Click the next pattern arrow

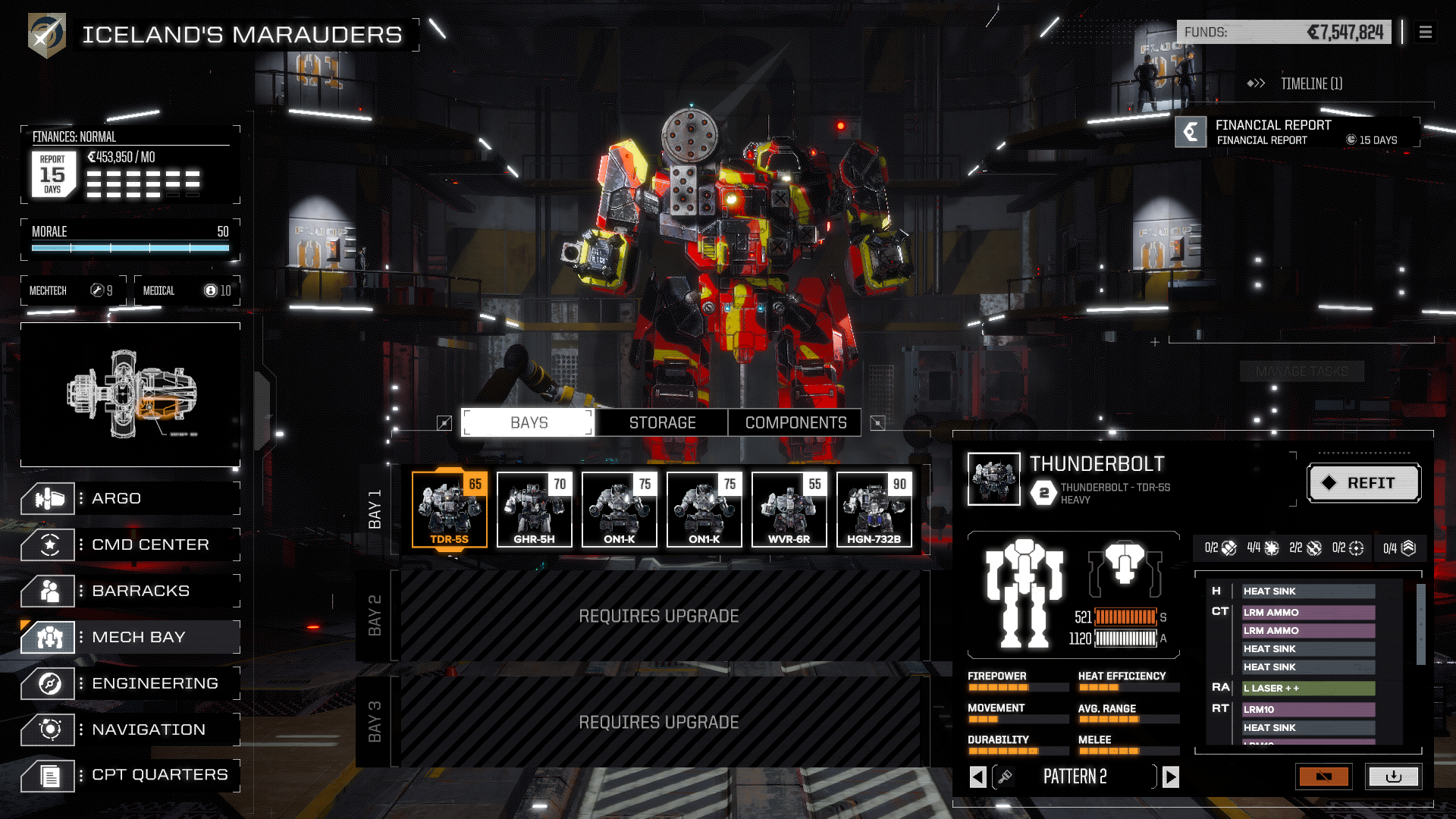[1172, 777]
